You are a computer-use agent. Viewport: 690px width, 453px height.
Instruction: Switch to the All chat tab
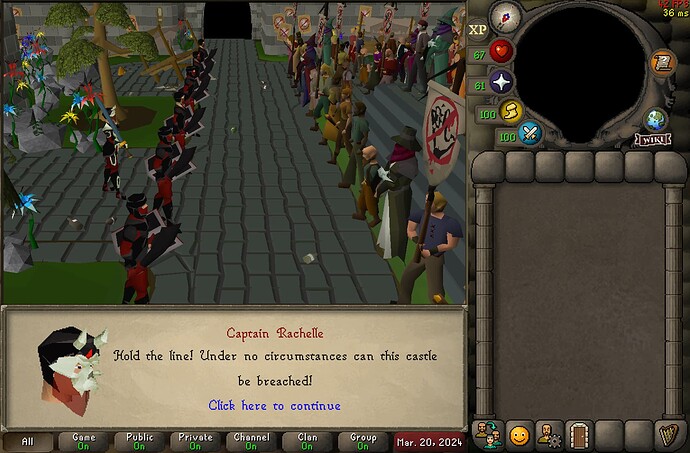click(x=27, y=441)
